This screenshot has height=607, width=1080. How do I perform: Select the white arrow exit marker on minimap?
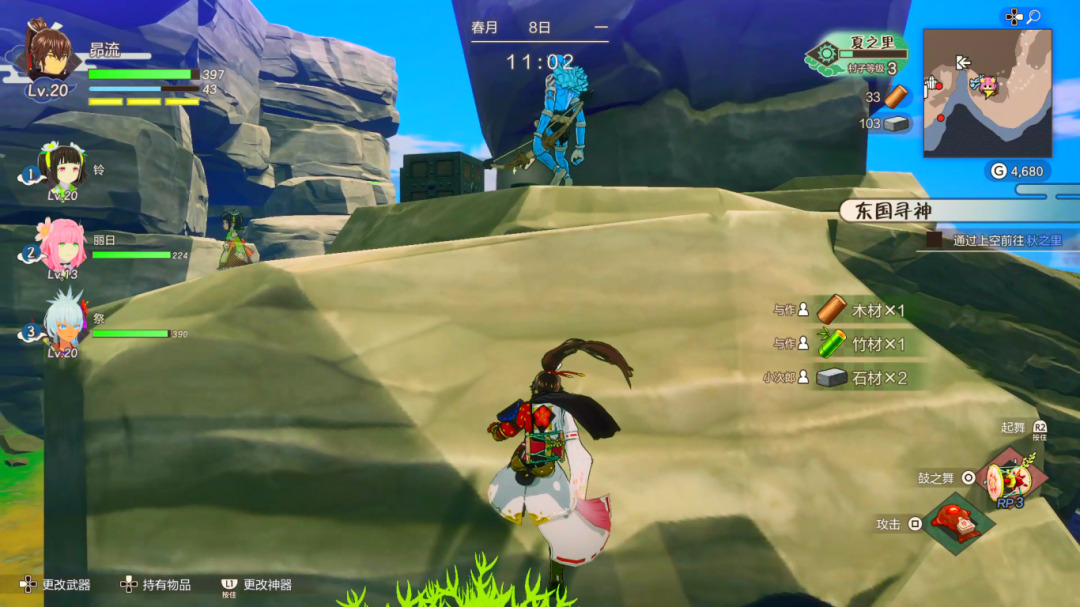point(963,62)
